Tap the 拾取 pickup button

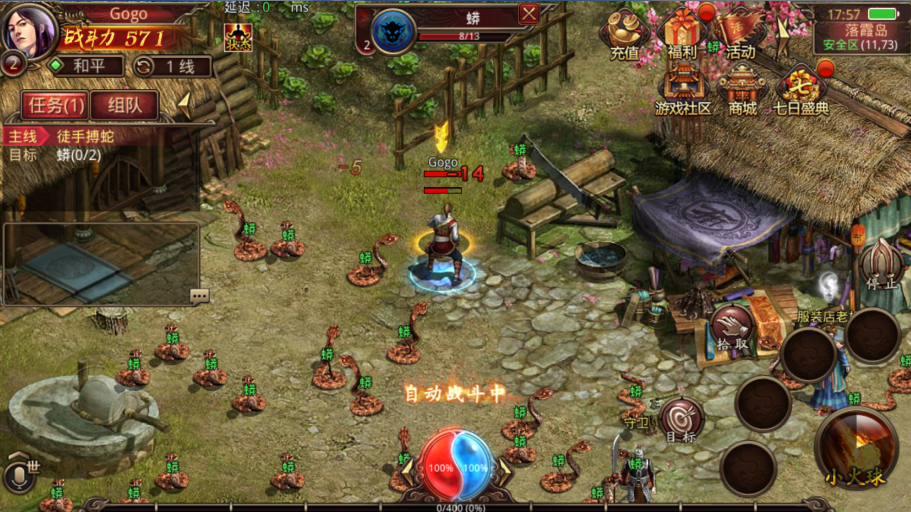pyautogui.click(x=731, y=328)
